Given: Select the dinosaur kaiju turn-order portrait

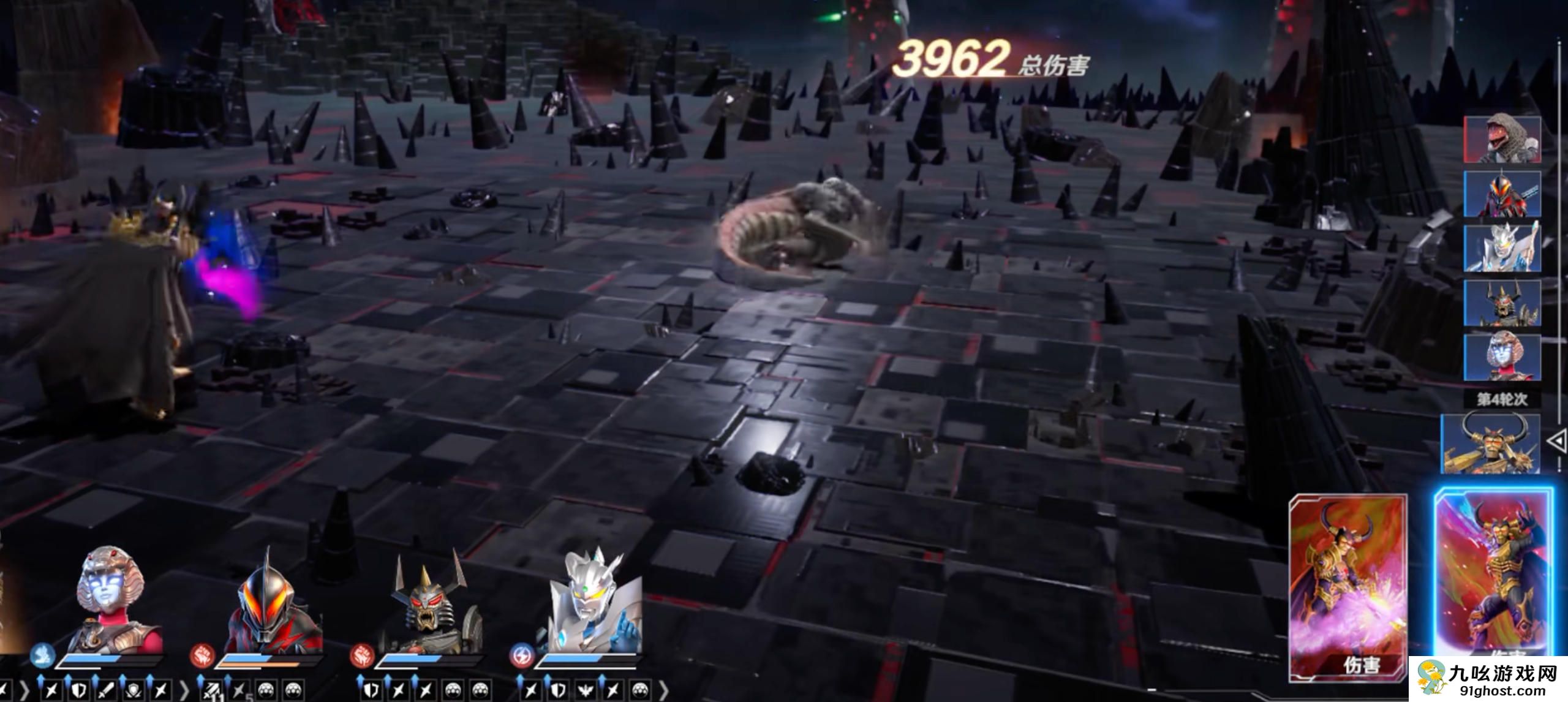Looking at the screenshot, I should pos(1502,140).
